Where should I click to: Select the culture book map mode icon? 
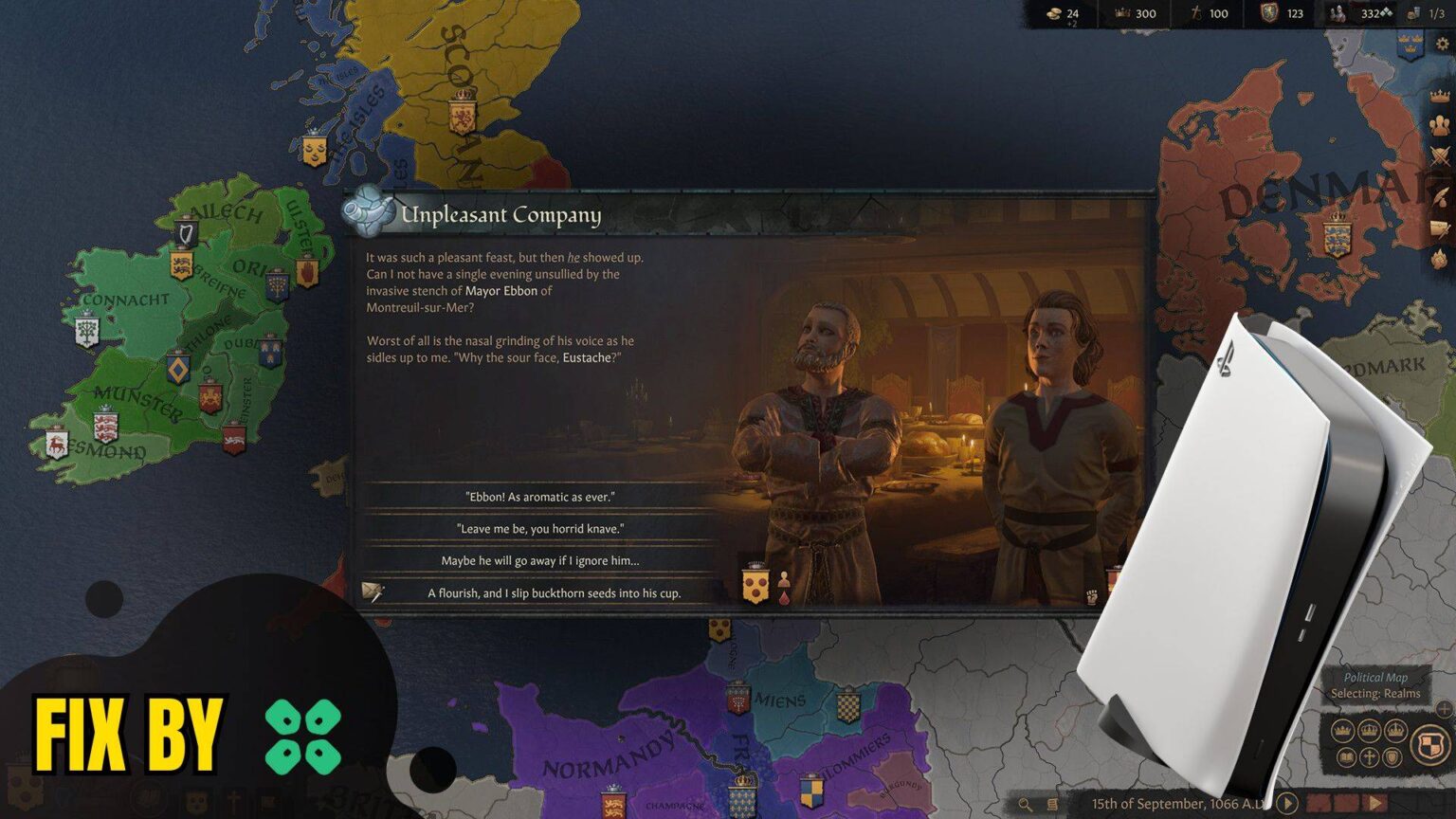point(1347,756)
